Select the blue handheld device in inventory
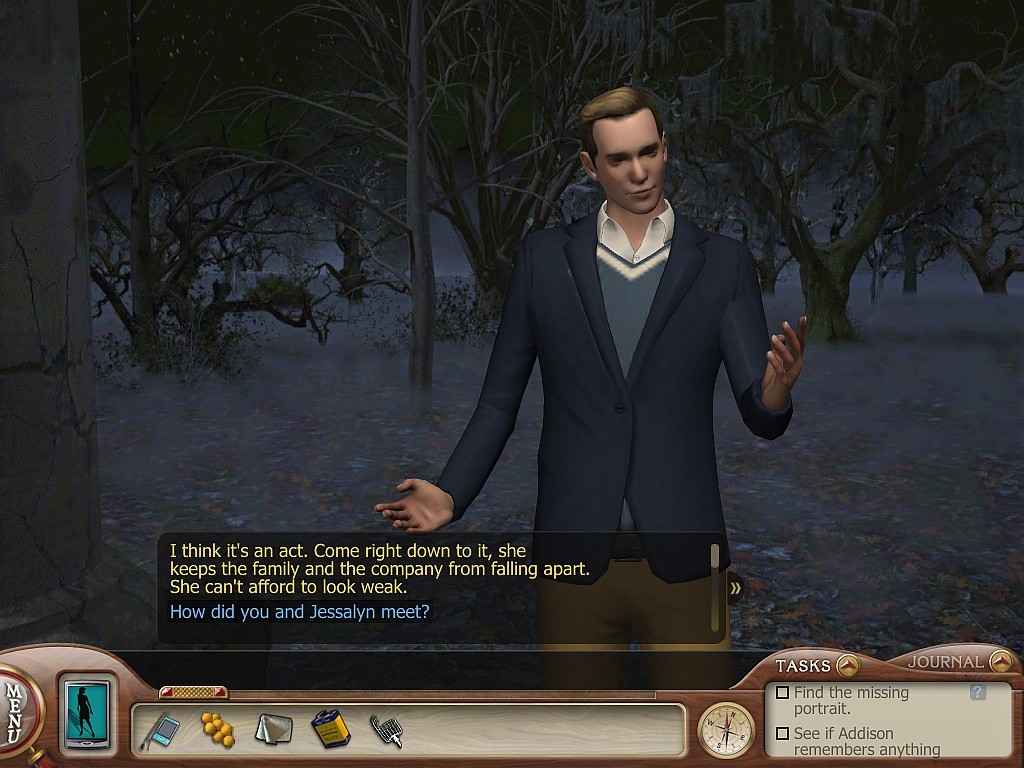This screenshot has height=768, width=1024. click(164, 730)
